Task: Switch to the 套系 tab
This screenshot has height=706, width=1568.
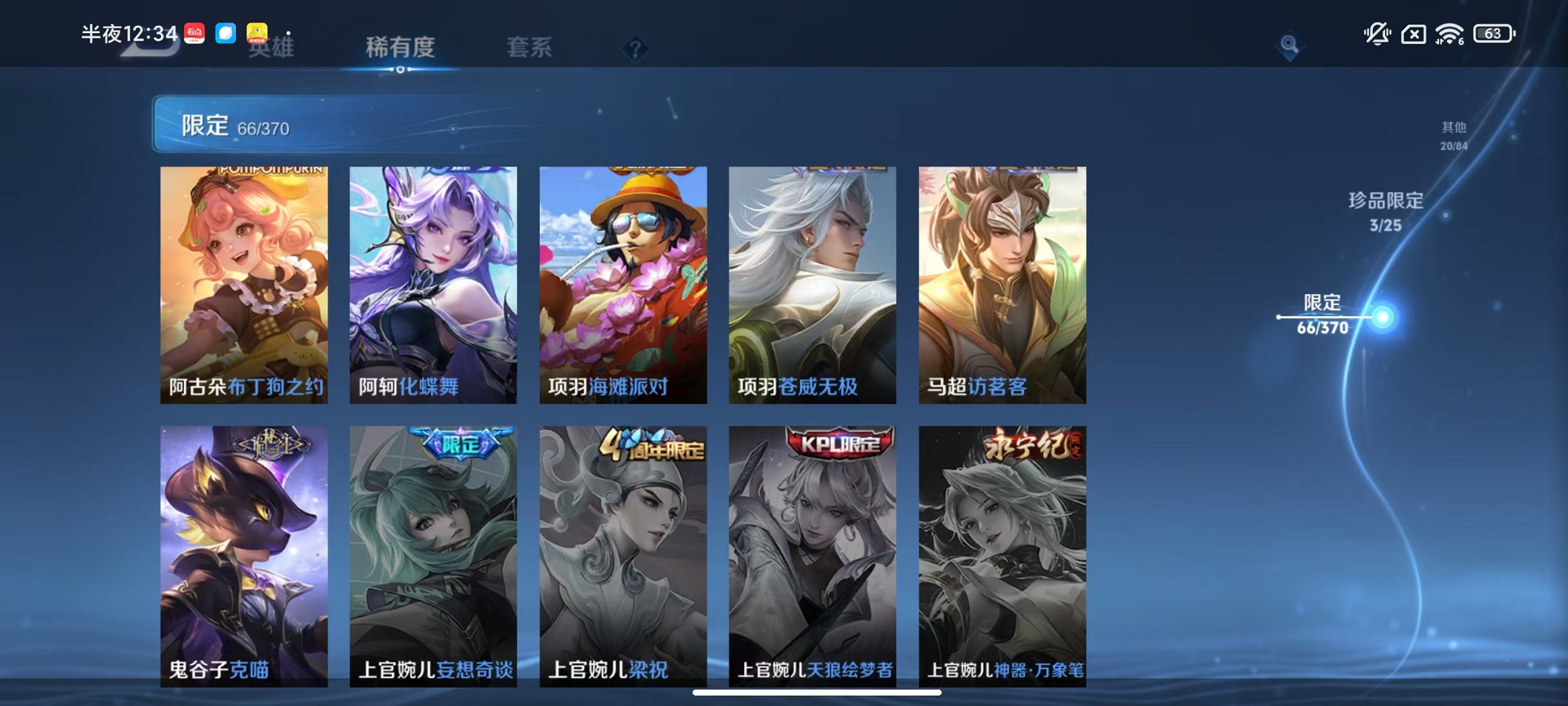Action: click(529, 48)
